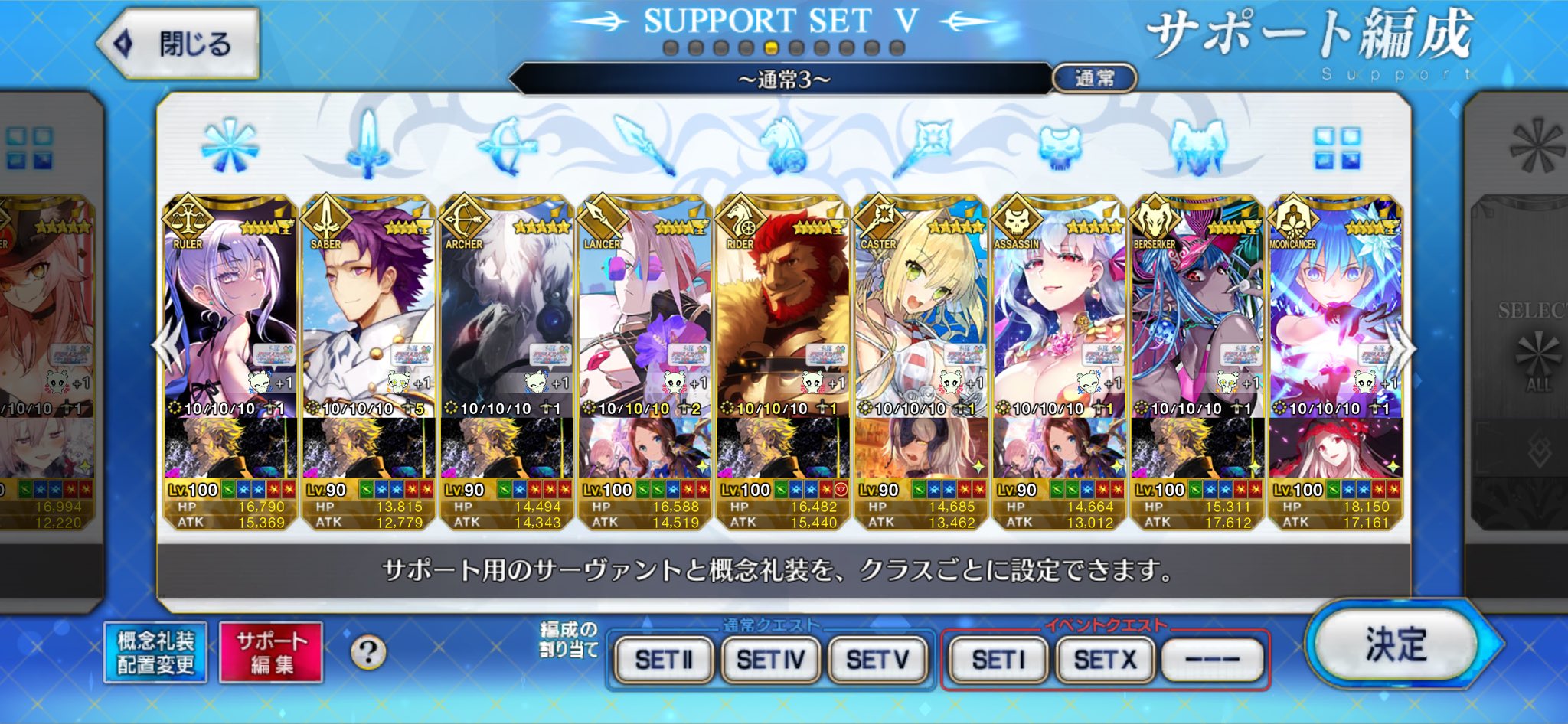
Task: Toggle the 通常 label button
Action: [1094, 78]
